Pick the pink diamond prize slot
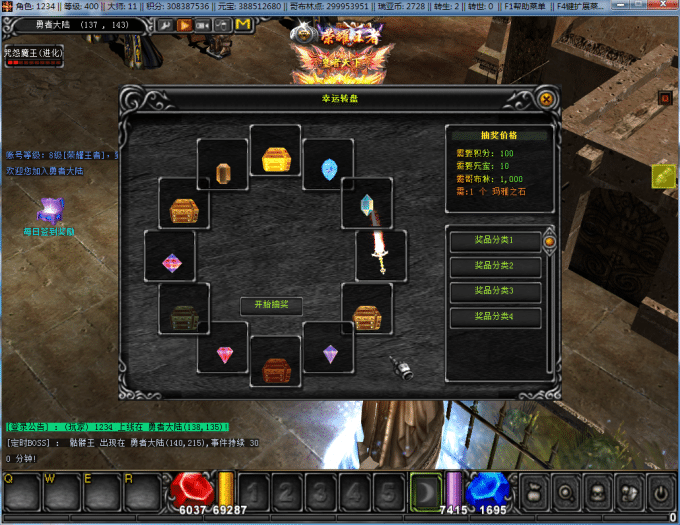 point(224,355)
